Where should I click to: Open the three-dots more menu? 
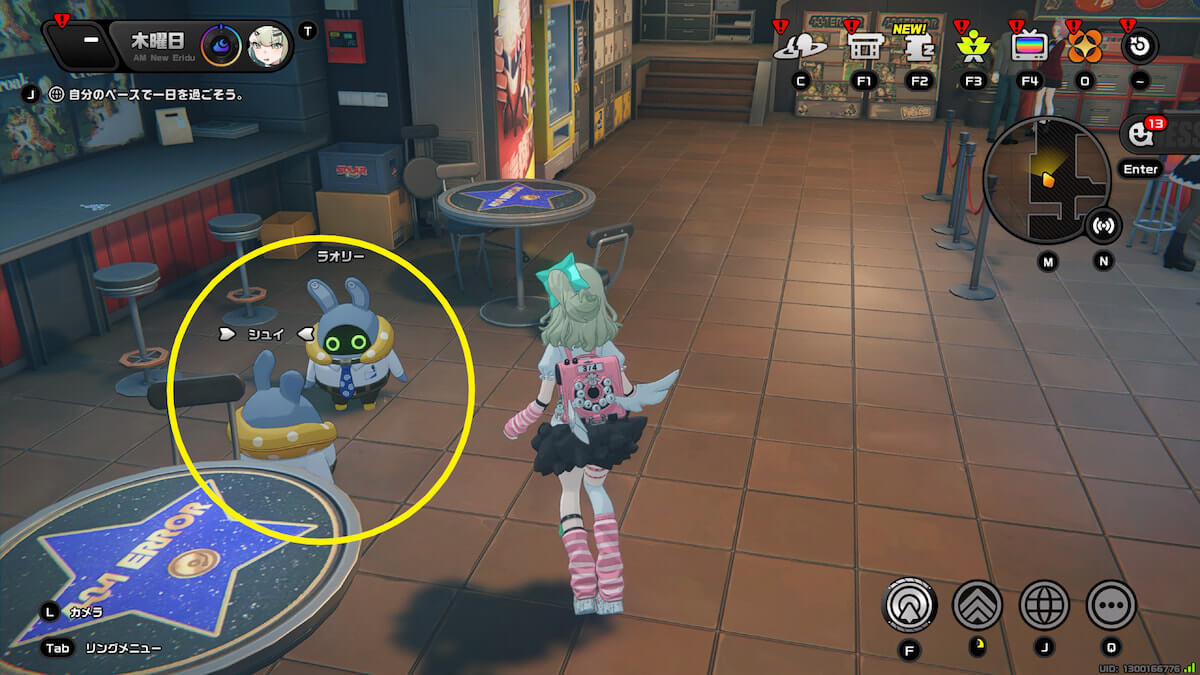1111,604
